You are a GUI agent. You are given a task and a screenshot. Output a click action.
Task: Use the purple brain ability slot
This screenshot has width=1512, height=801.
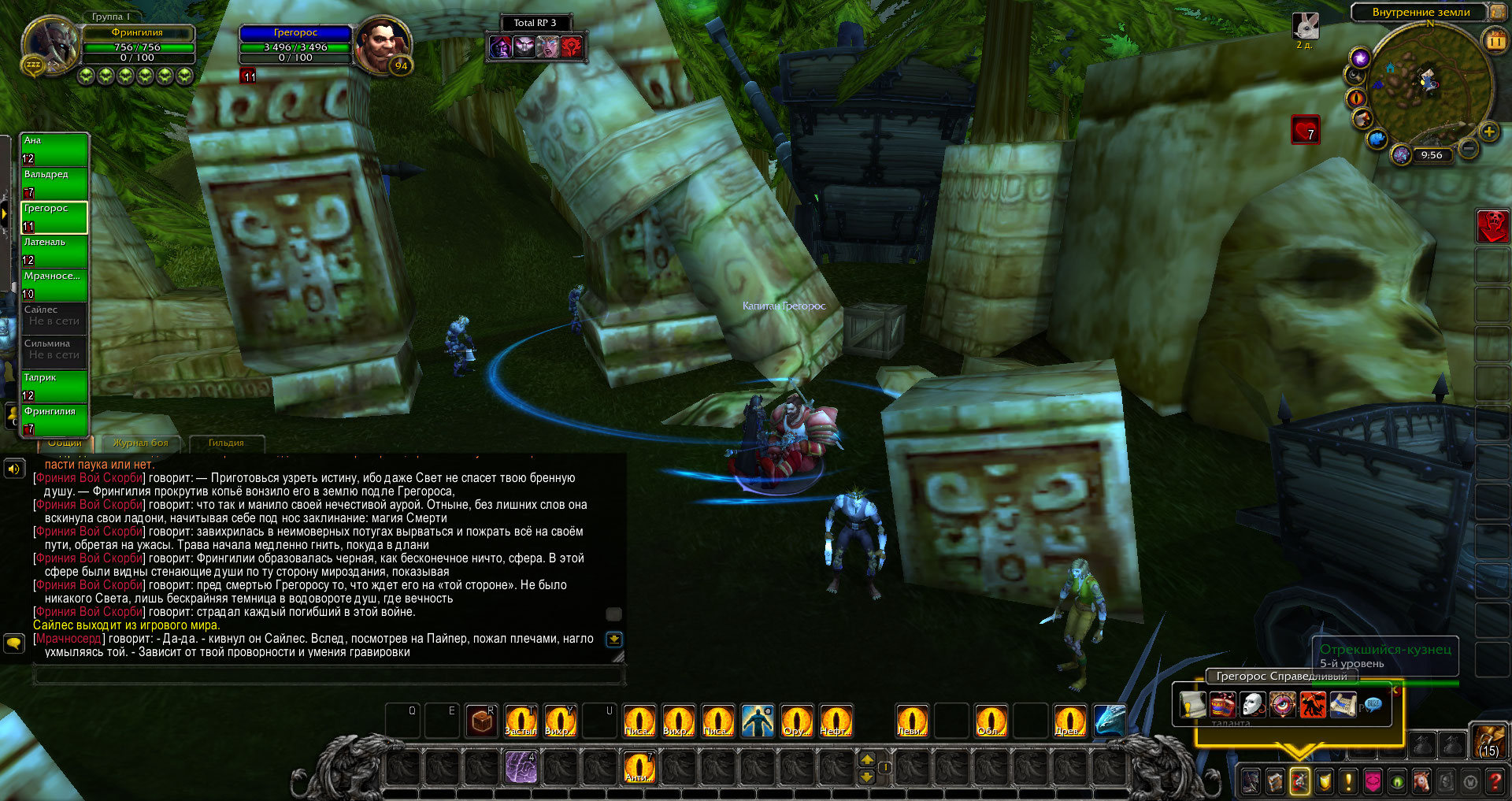tap(521, 767)
